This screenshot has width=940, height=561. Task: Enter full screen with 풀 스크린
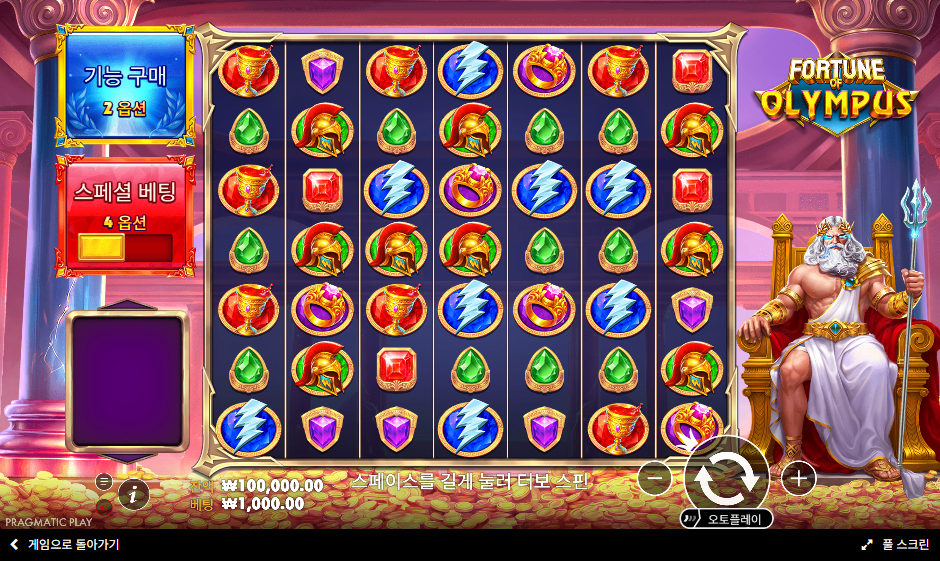[x=896, y=545]
